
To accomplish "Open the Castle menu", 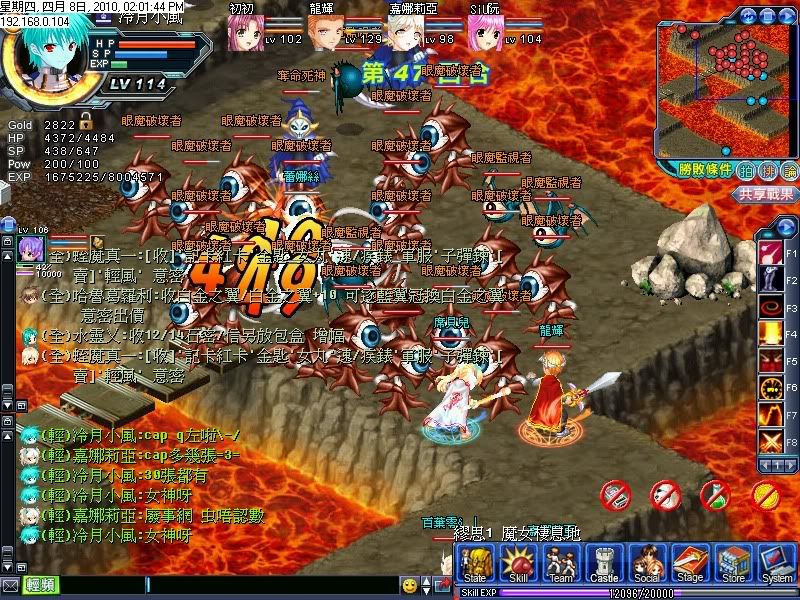I will (x=604, y=566).
